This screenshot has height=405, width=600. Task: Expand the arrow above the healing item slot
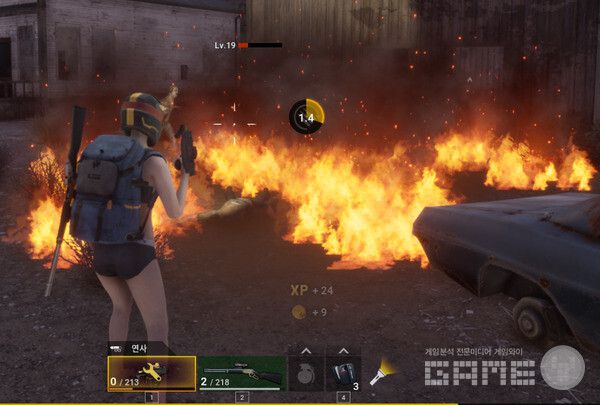[x=342, y=351]
